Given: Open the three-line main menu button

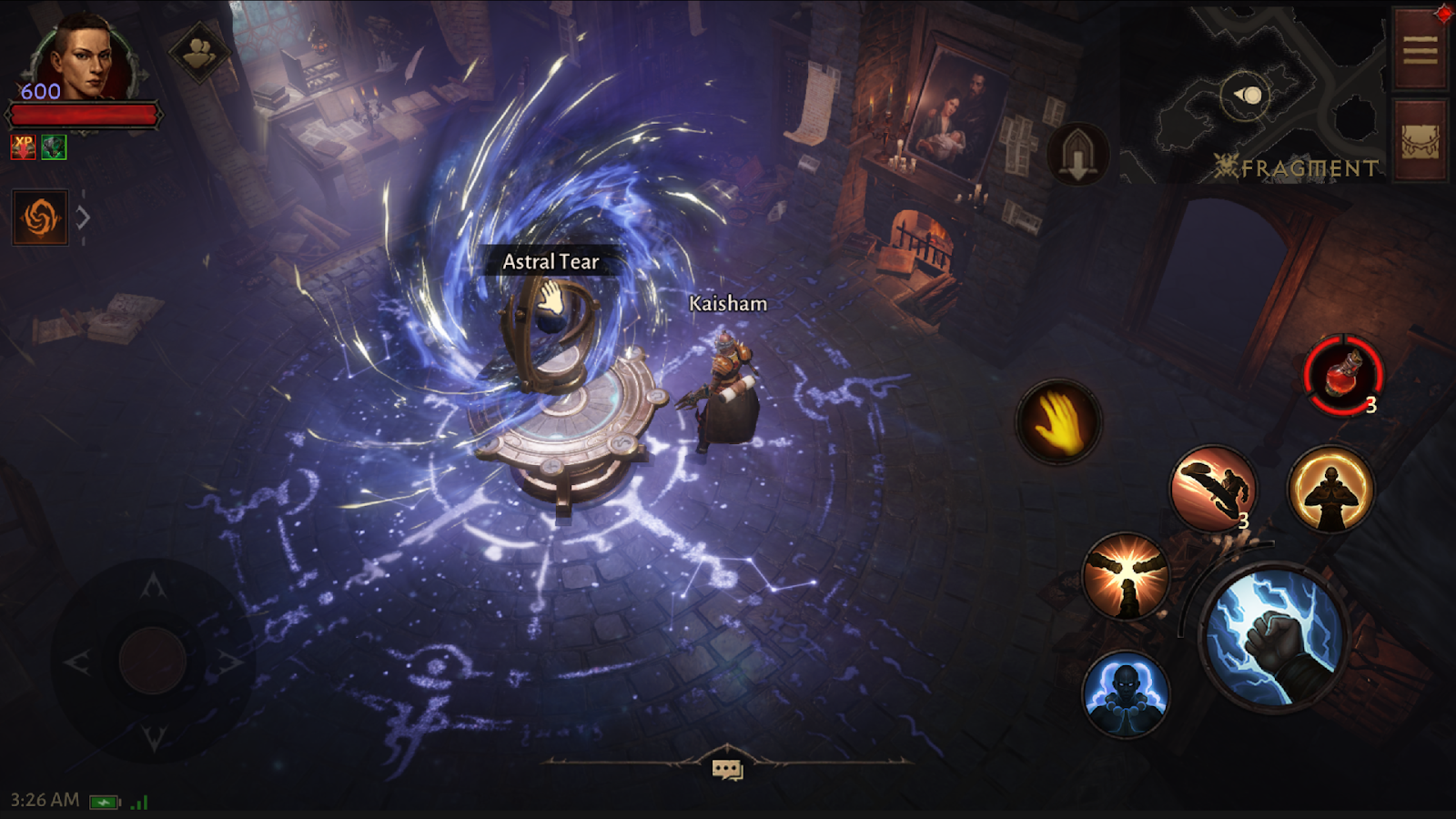Looking at the screenshot, I should [1420, 49].
